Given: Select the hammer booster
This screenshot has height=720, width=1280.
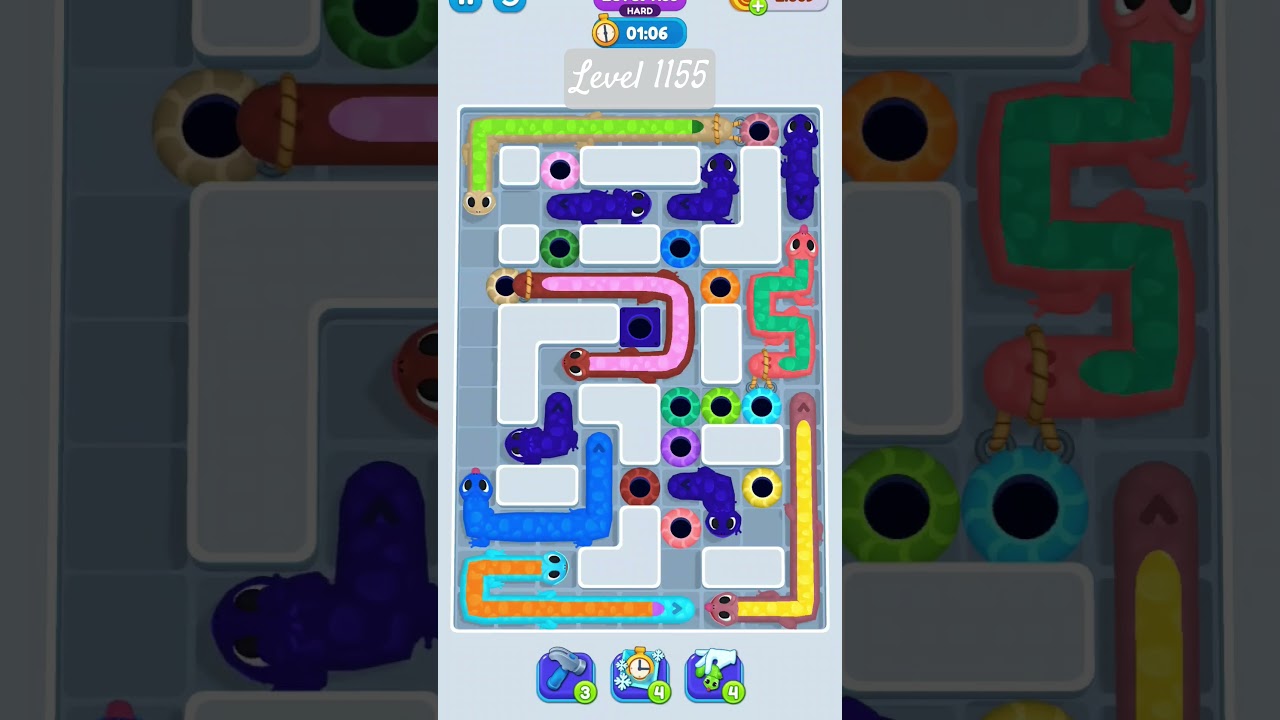Looking at the screenshot, I should (566, 677).
